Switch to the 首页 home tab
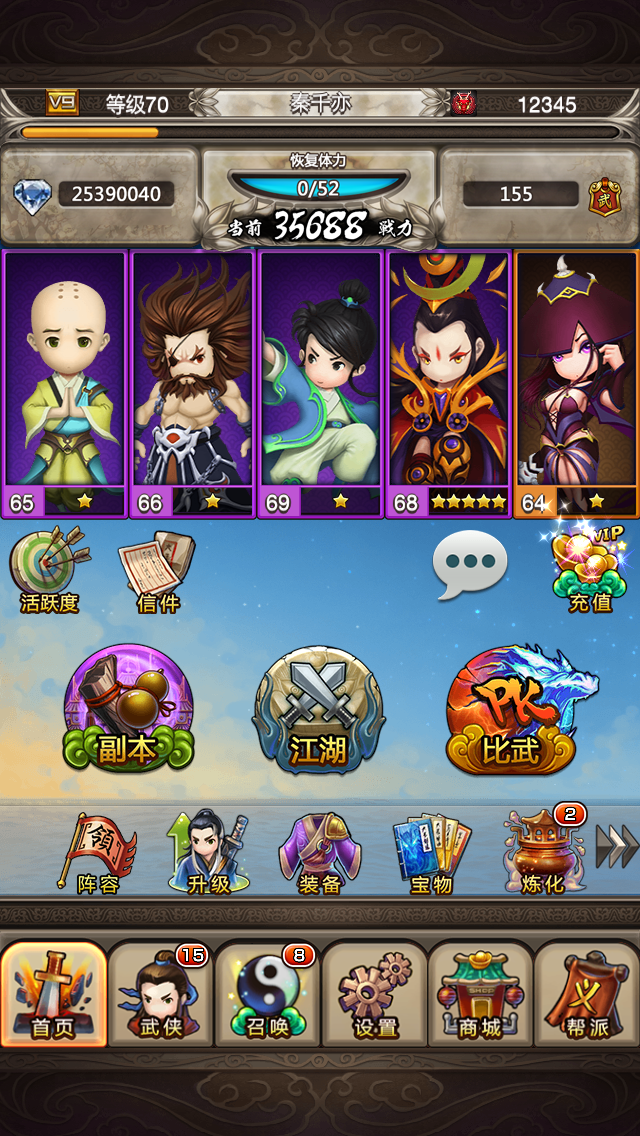 pyautogui.click(x=54, y=994)
